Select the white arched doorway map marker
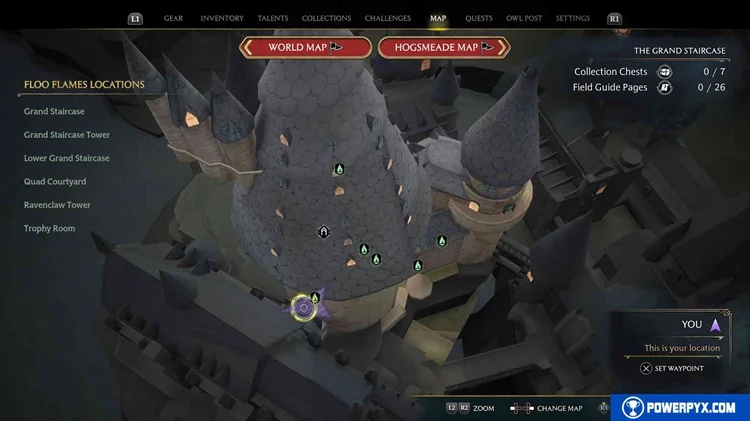The image size is (750, 421). [324, 232]
